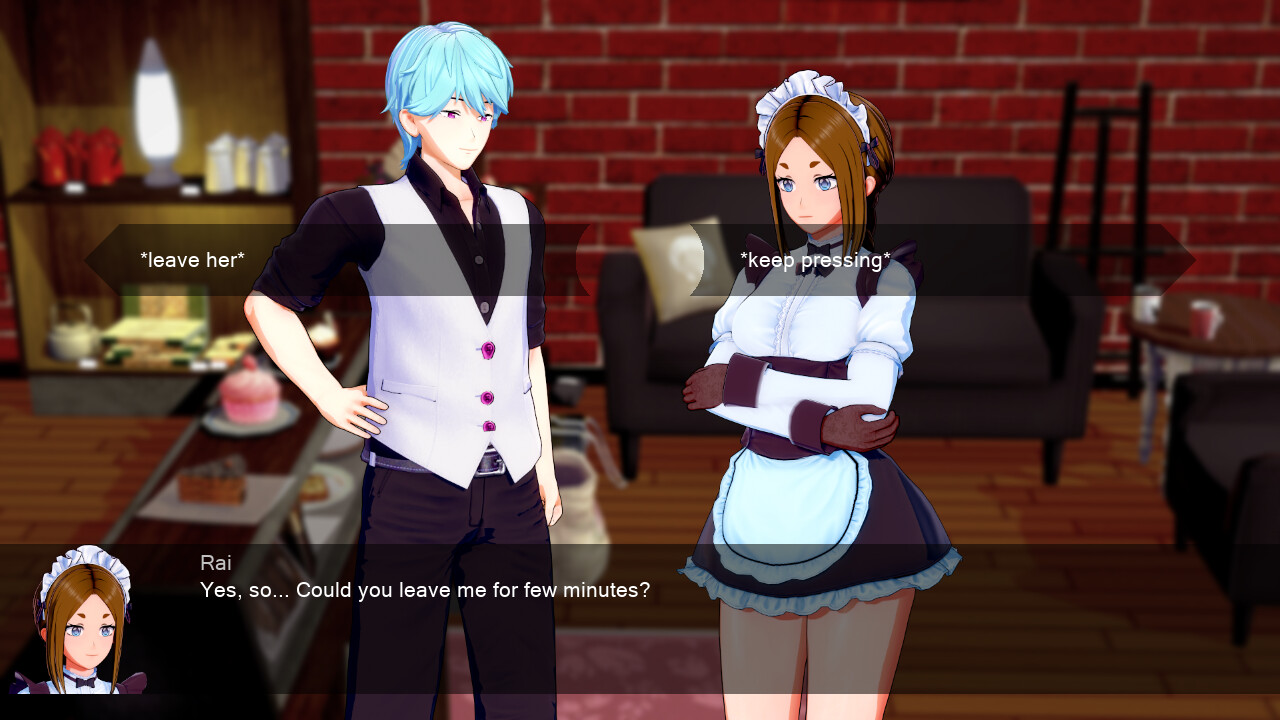The height and width of the screenshot is (720, 1280).
Task: Click the arrow tip on the keep-pressing banner
Action: [1188, 259]
